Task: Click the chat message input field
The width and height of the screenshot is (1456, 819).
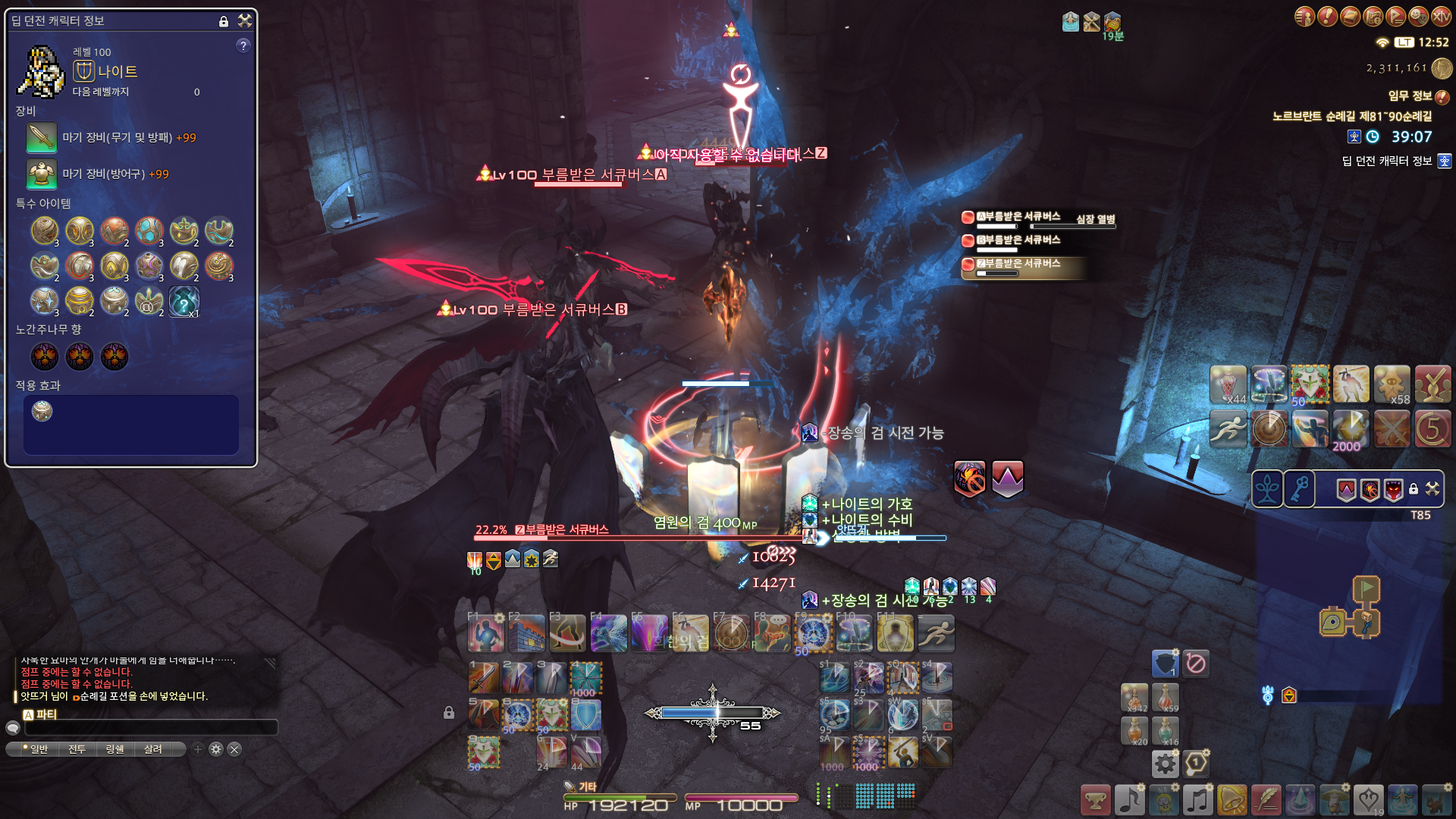Action: point(152,728)
